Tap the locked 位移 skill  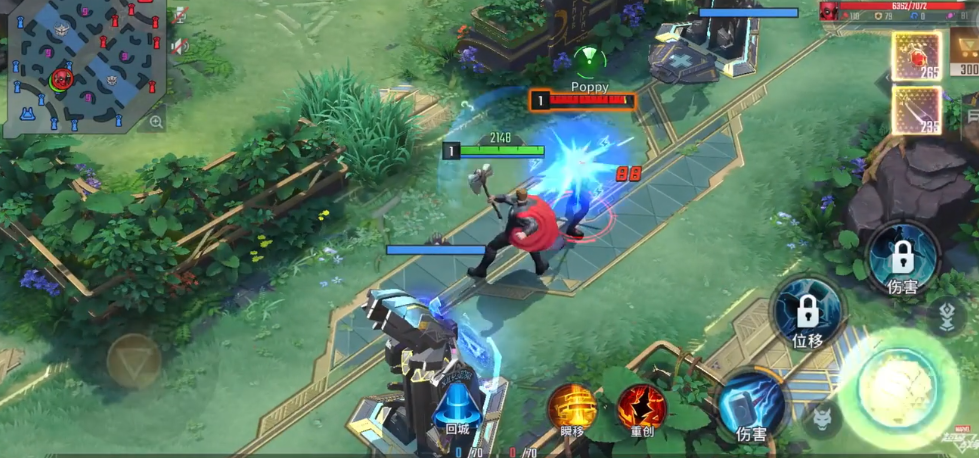pyautogui.click(x=807, y=313)
